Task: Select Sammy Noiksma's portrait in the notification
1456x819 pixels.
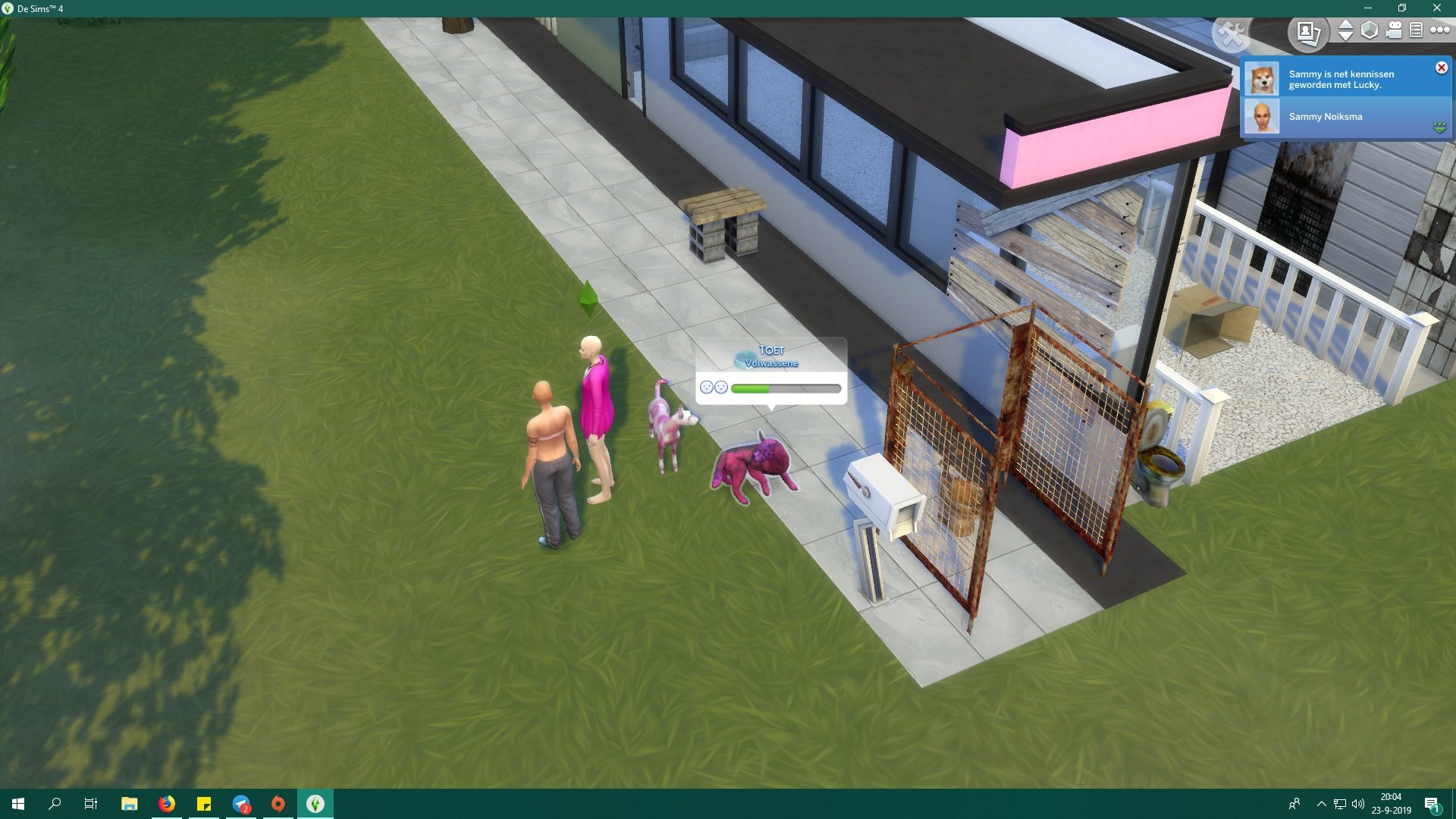Action: pos(1261,118)
